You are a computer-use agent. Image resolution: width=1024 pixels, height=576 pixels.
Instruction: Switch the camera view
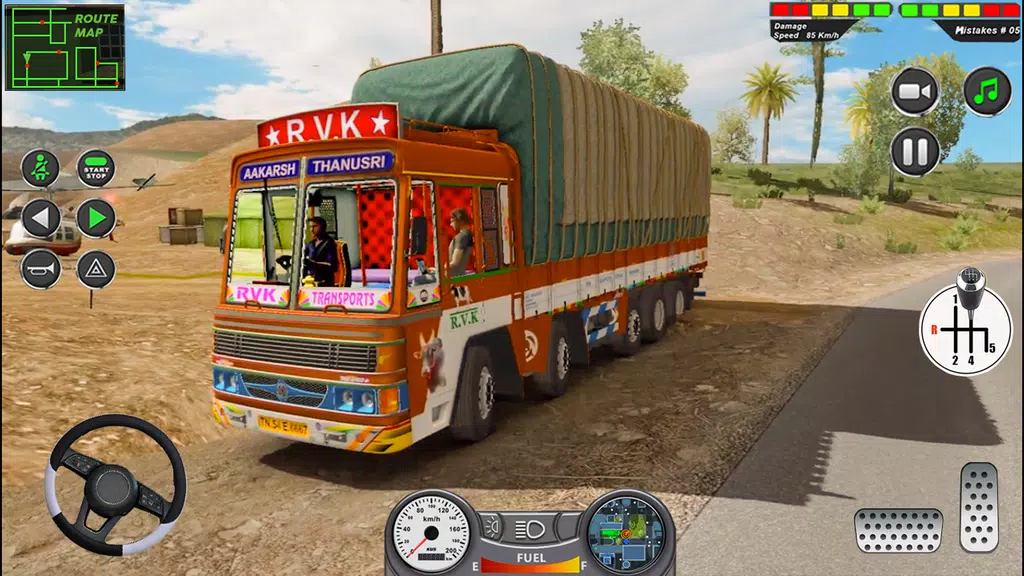click(x=914, y=91)
